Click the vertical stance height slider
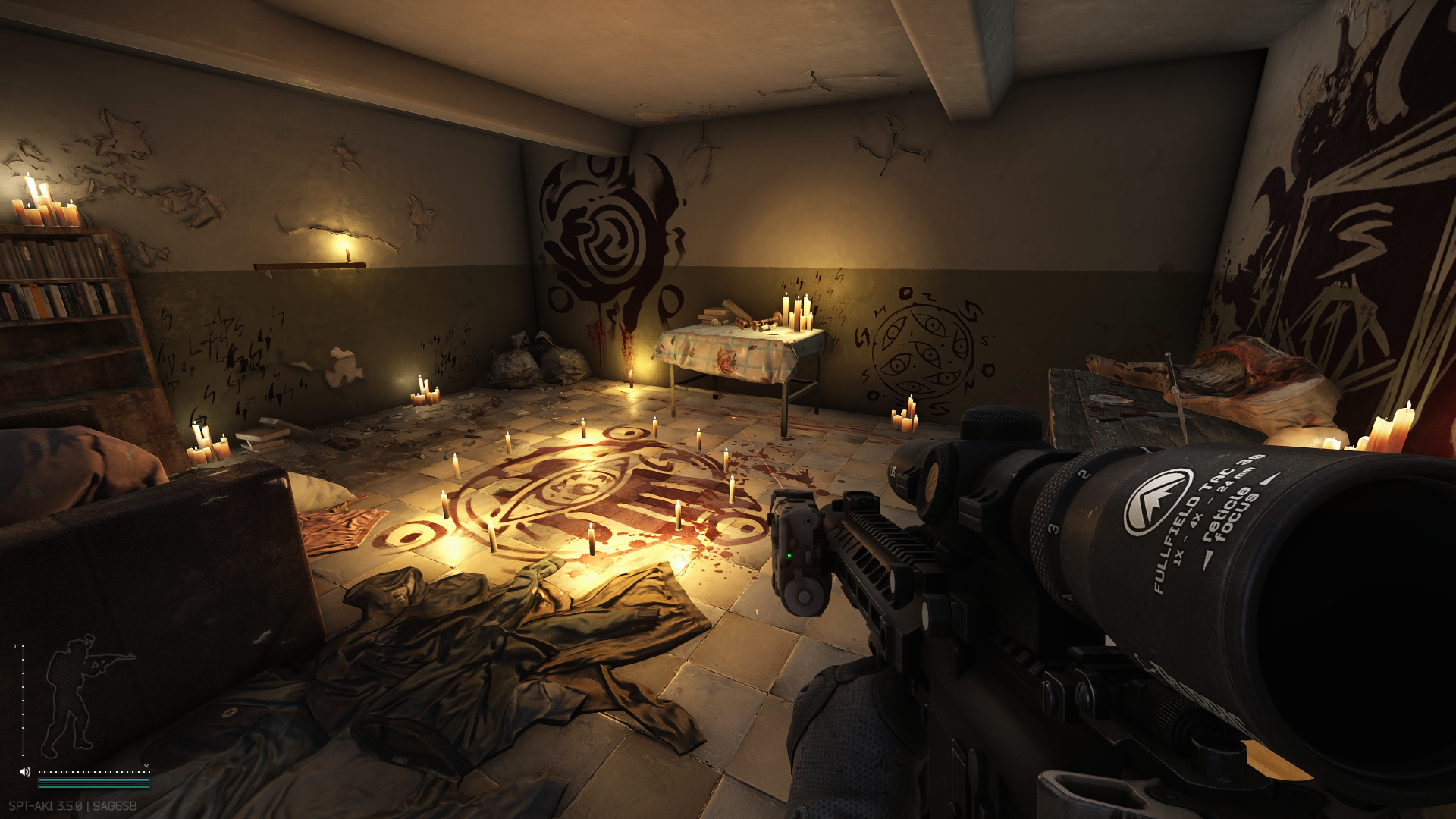 [23, 699]
